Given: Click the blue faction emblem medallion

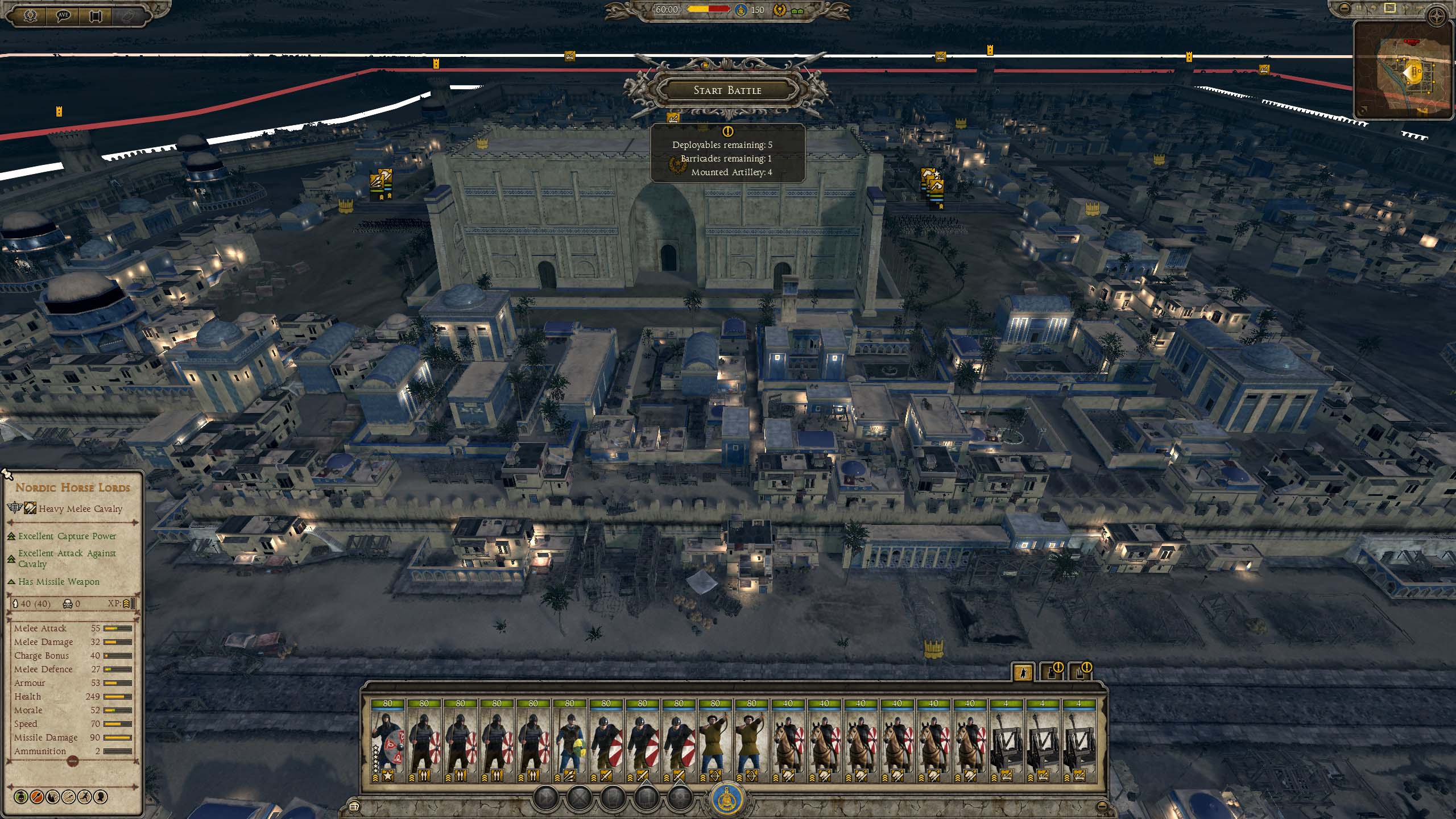Looking at the screenshot, I should pos(729,799).
